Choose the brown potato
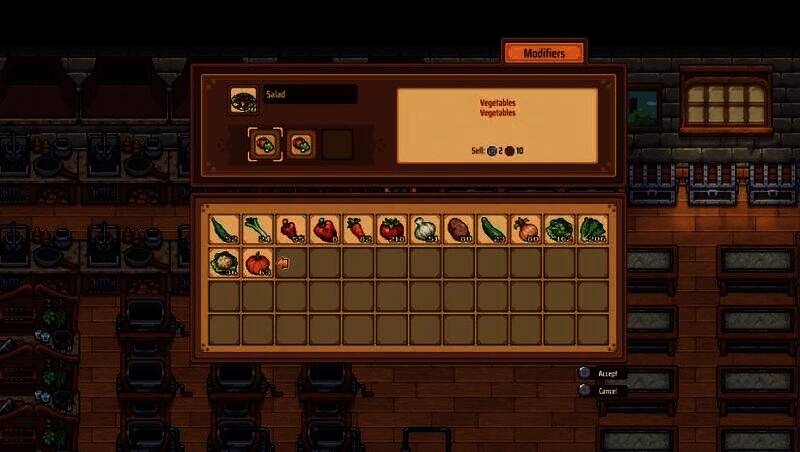This screenshot has width=800, height=452. (x=459, y=229)
